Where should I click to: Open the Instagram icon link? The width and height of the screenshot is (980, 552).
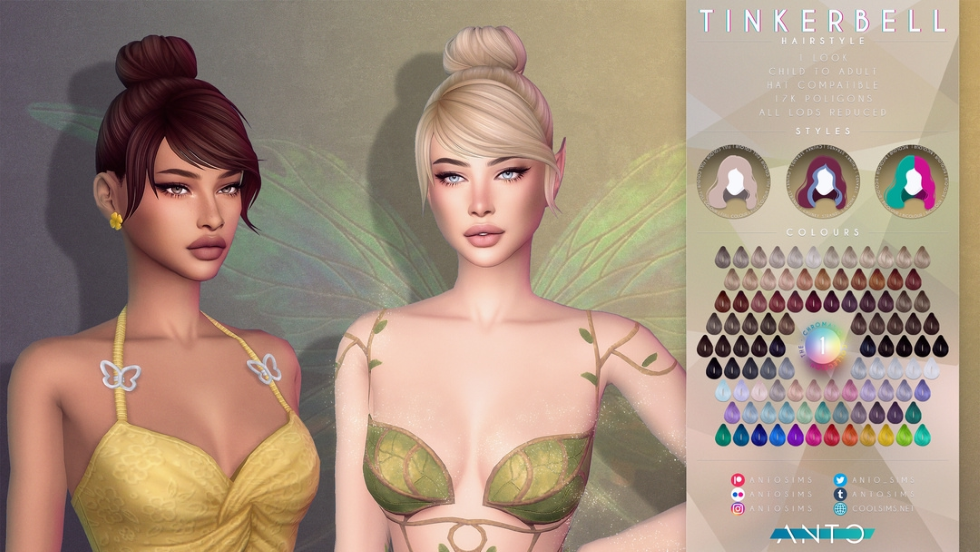point(738,509)
